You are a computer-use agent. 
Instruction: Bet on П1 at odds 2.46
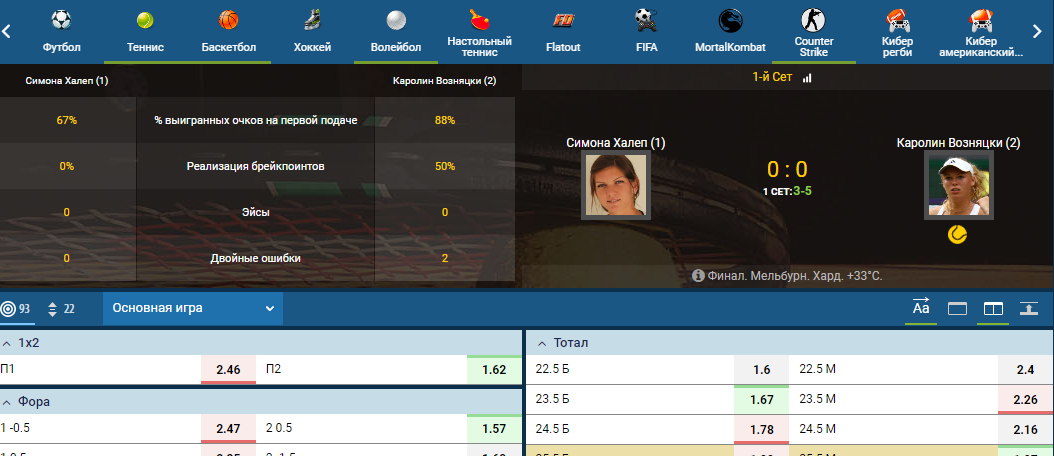228,370
